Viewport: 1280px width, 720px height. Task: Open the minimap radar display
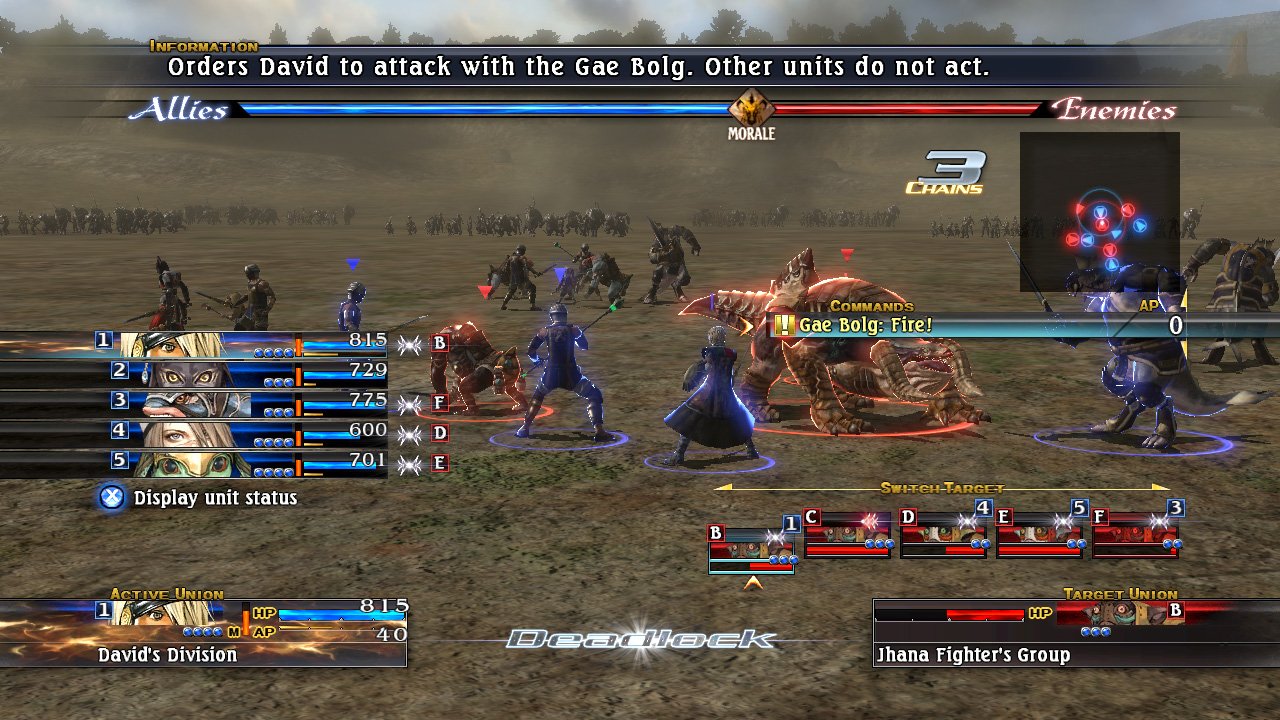[1098, 213]
